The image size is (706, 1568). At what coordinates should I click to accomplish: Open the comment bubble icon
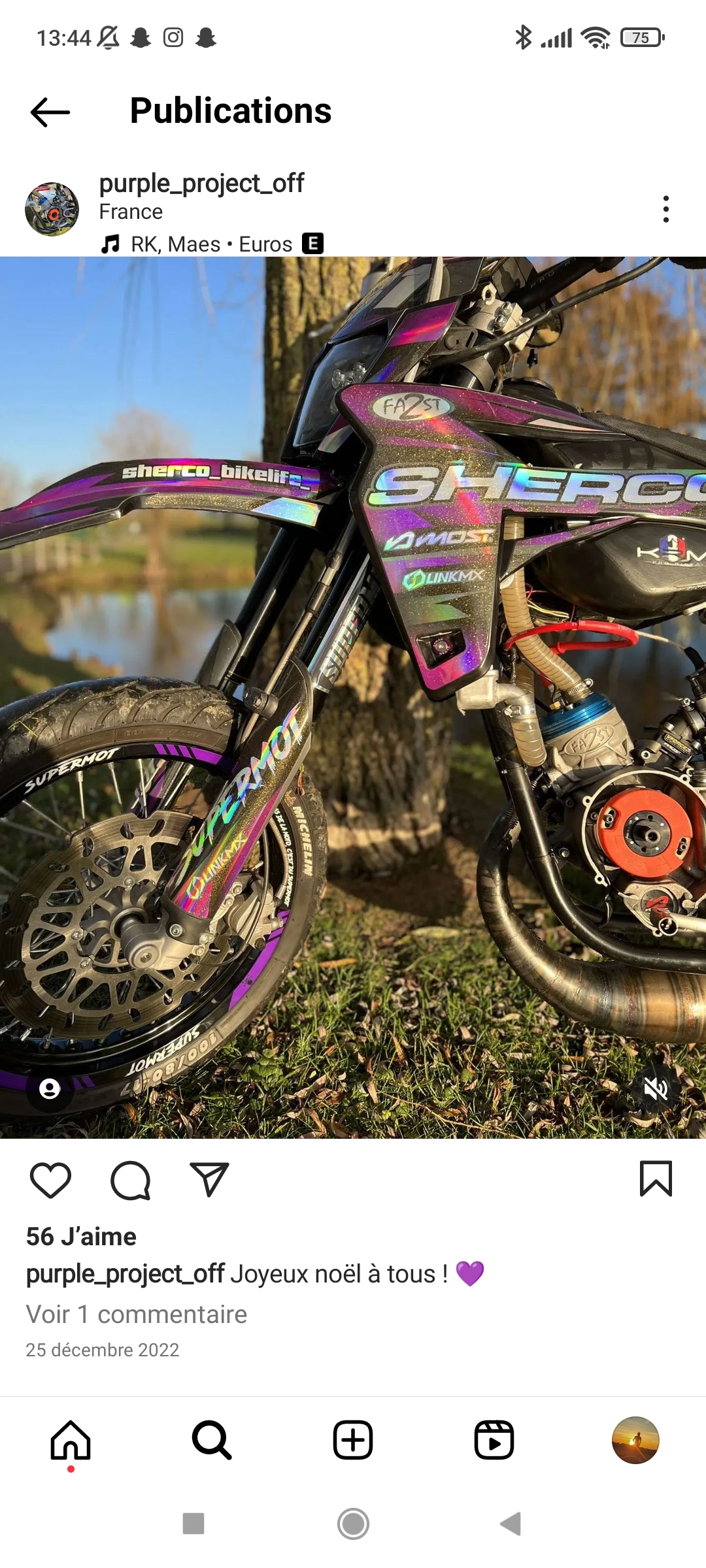pos(130,1180)
